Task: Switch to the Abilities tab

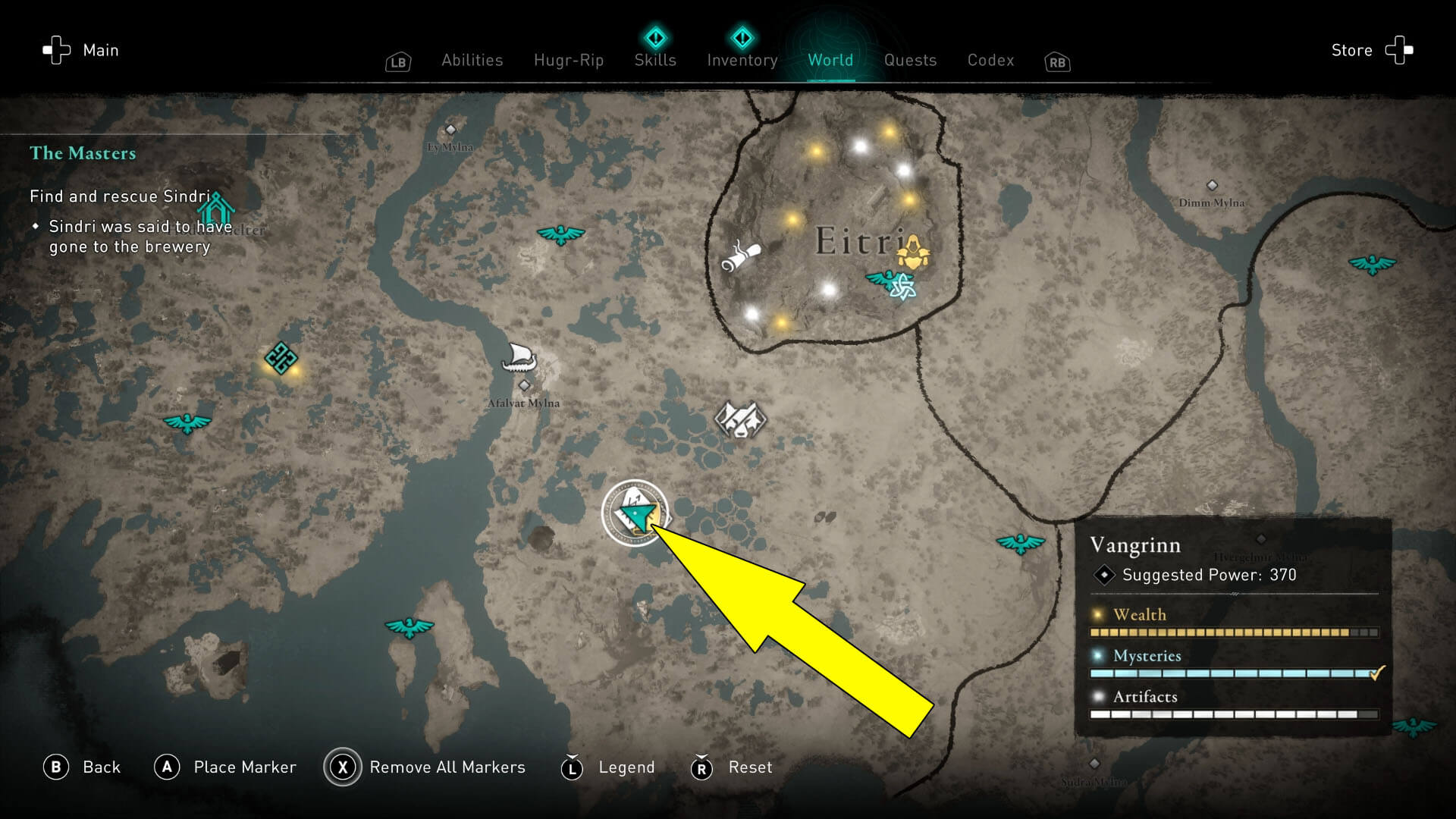Action: [472, 61]
